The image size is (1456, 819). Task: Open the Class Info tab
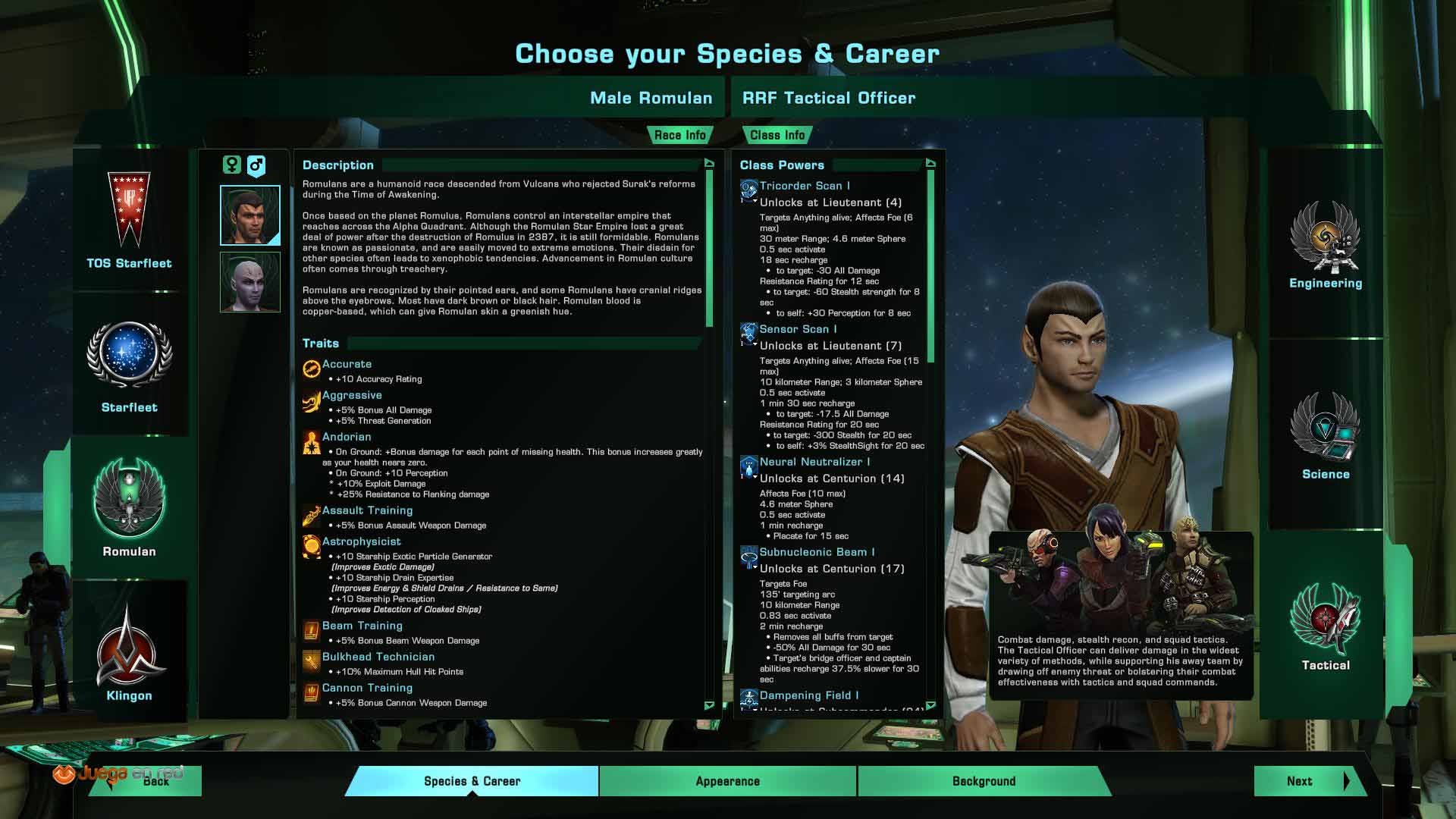coord(777,135)
